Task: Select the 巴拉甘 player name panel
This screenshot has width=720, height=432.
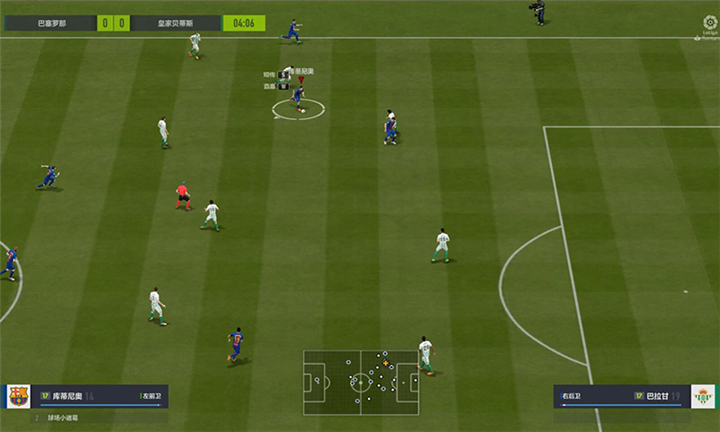Action: [x=618, y=396]
